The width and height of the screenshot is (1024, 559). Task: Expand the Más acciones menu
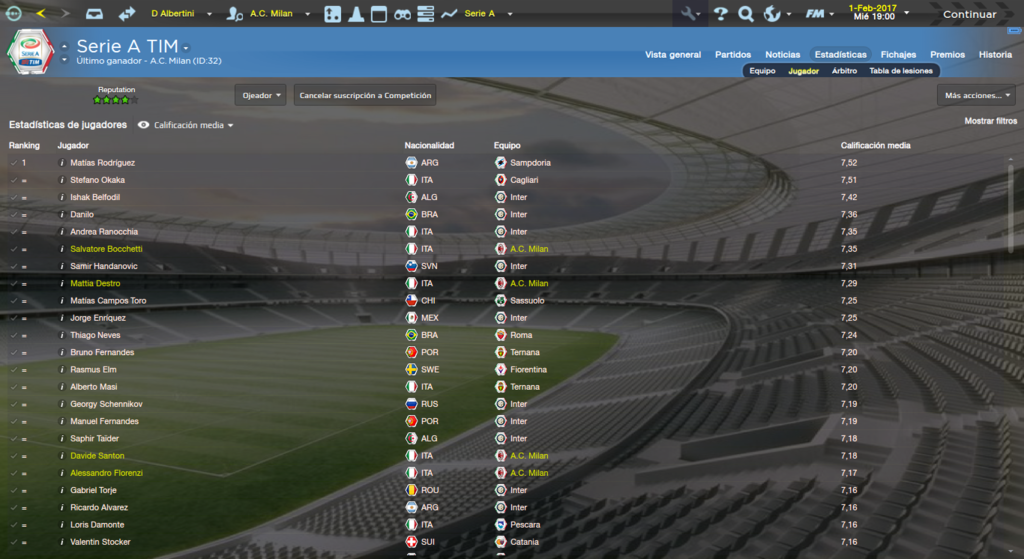click(977, 96)
